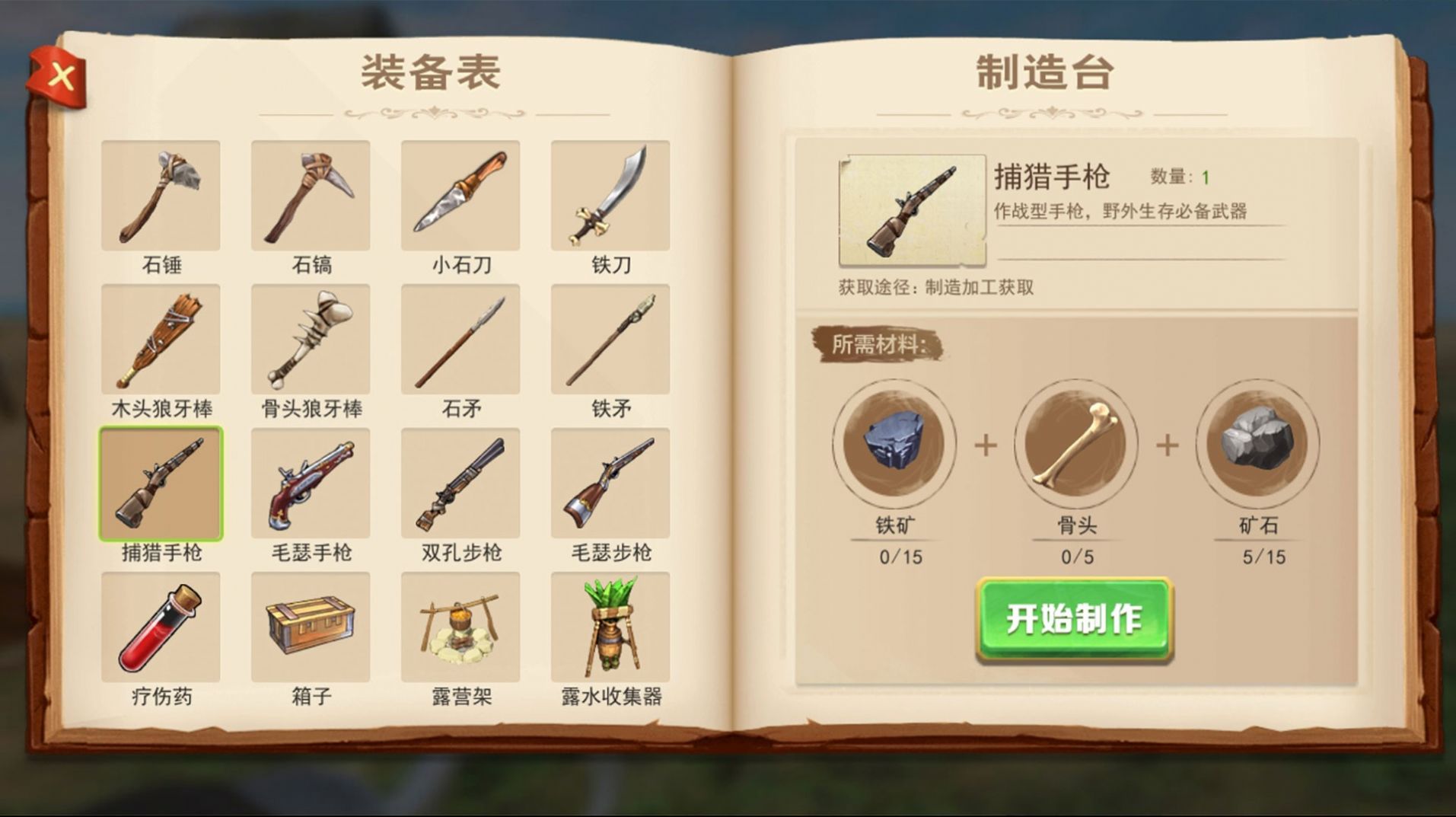The height and width of the screenshot is (817, 1456).
Task: Select the 双孔步枪 double-barrel rifle icon
Action: coord(460,483)
